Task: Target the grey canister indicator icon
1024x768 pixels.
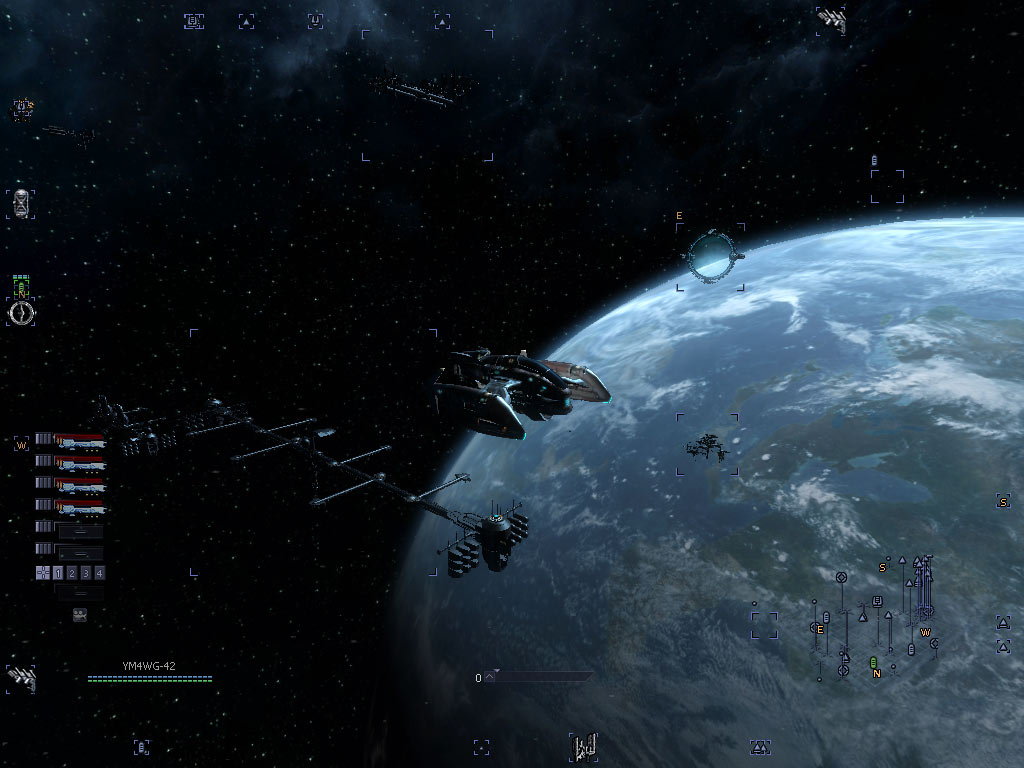Action: (x=21, y=203)
